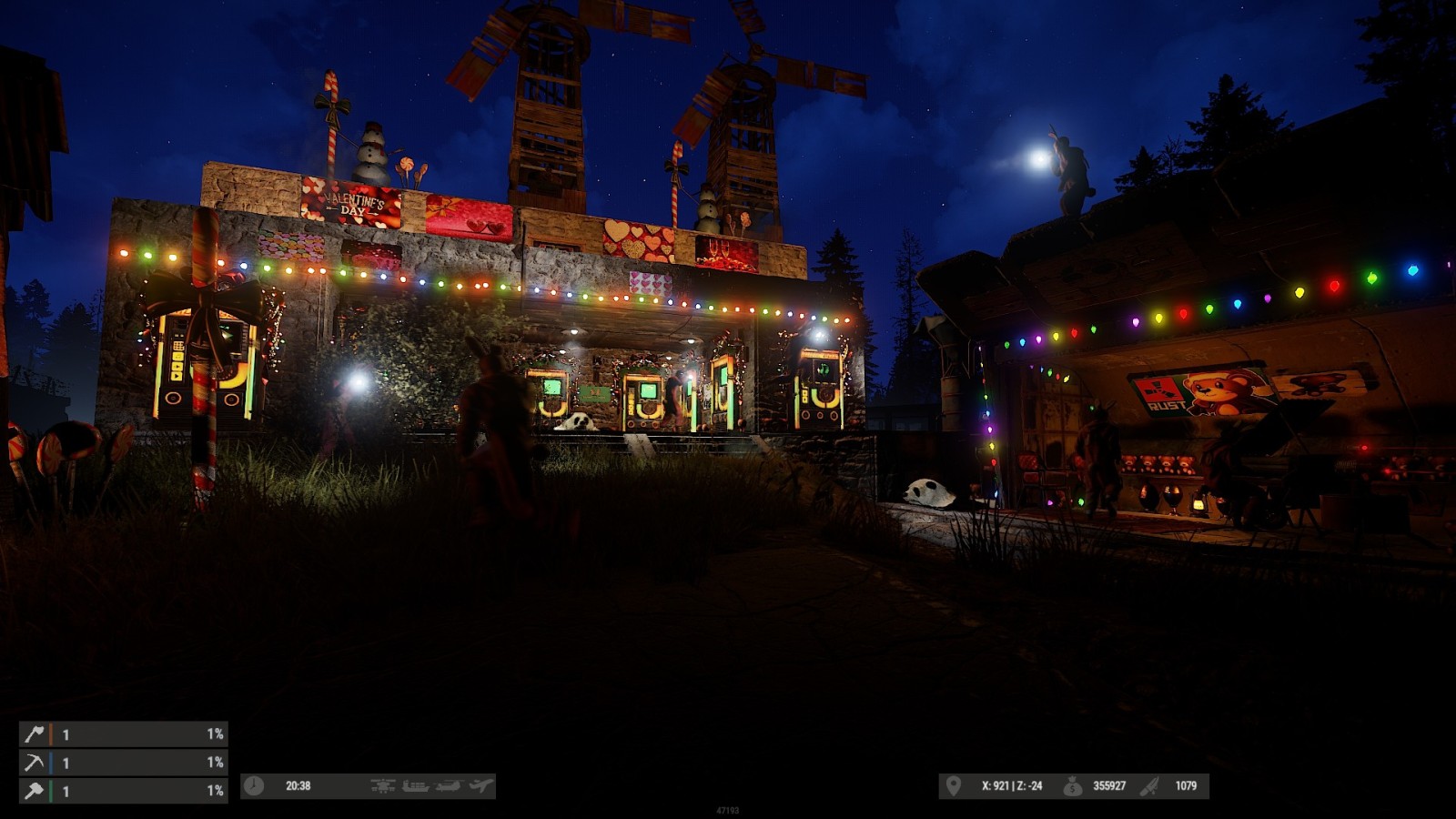Select the pickaxe mining skill icon
1456x819 pixels.
click(34, 763)
